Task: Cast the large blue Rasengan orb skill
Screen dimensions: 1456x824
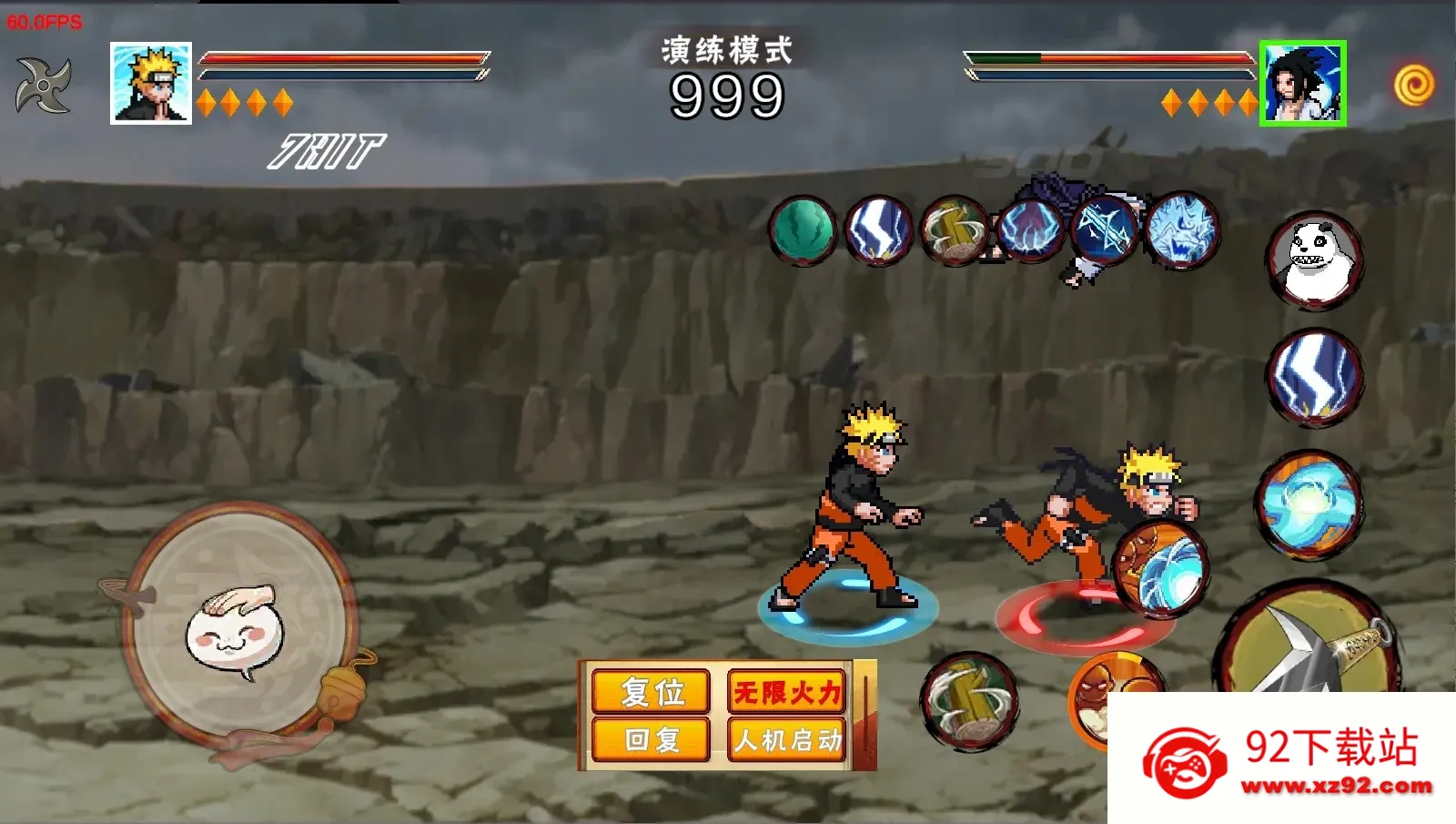Action: 1310,504
